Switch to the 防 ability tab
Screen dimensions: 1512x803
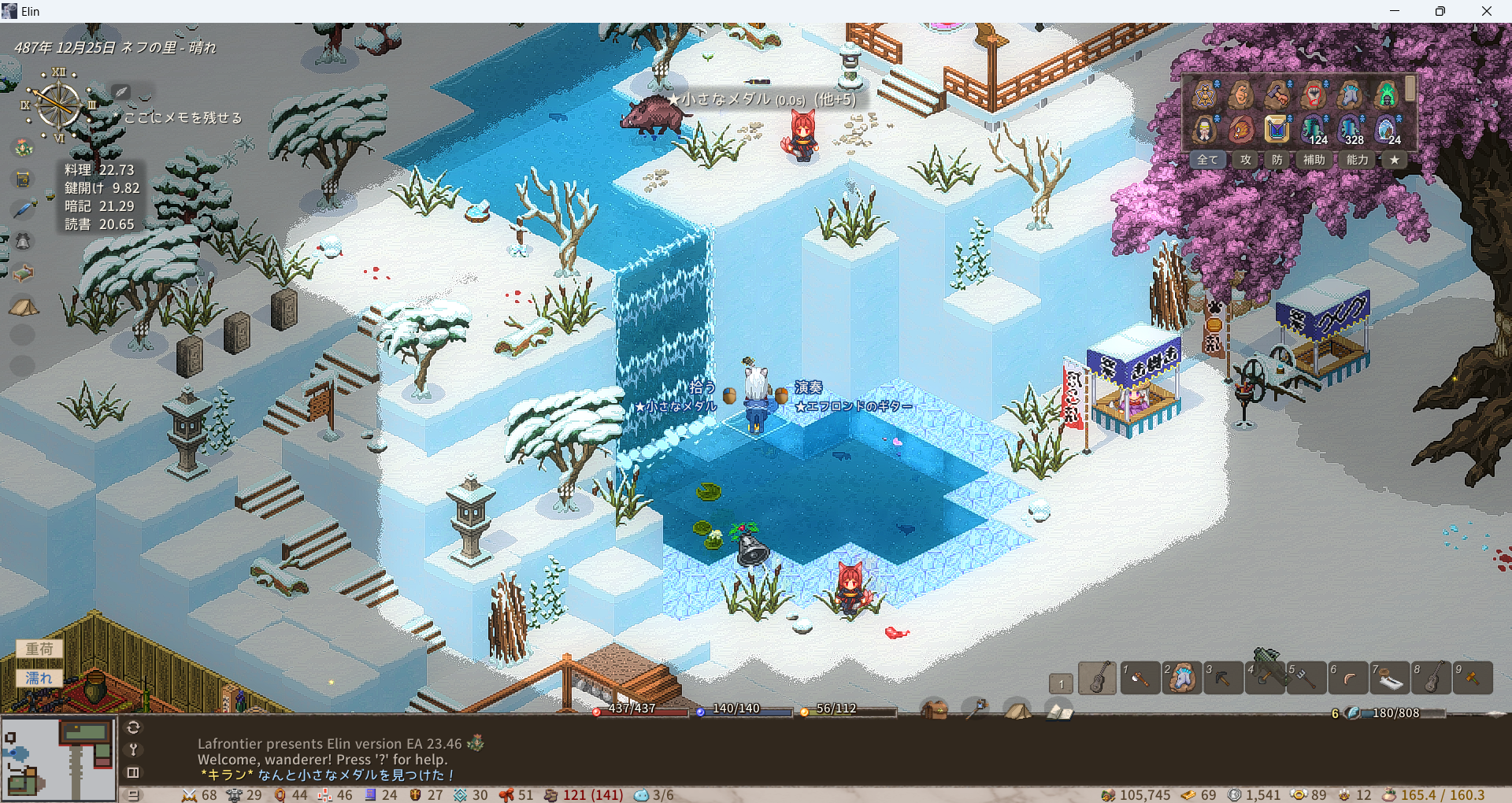click(1277, 160)
